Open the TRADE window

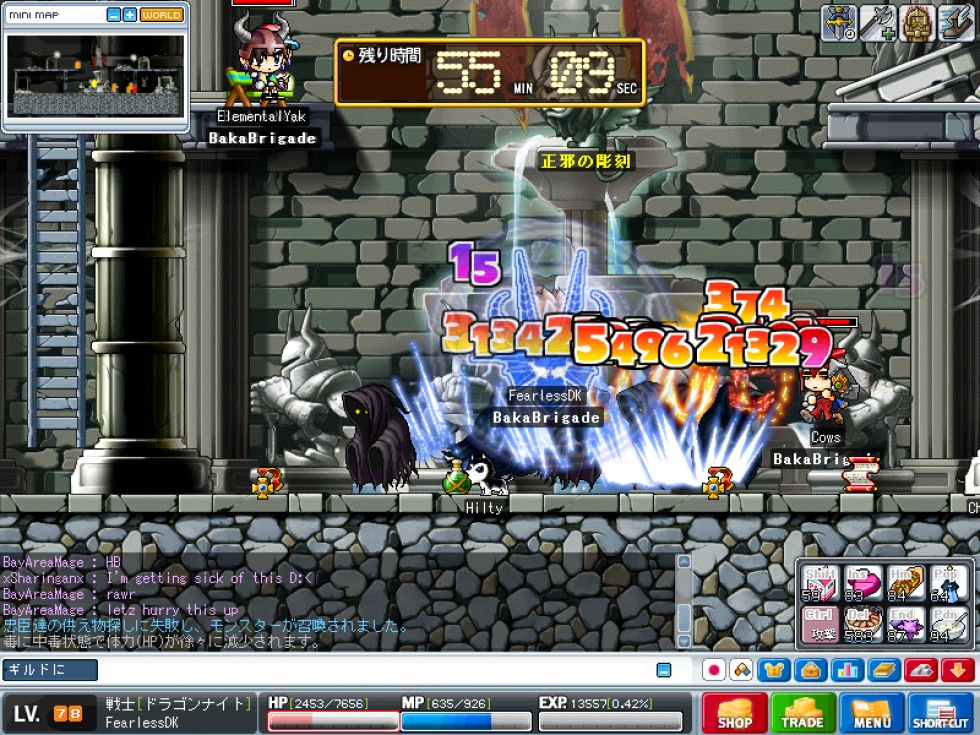click(803, 712)
